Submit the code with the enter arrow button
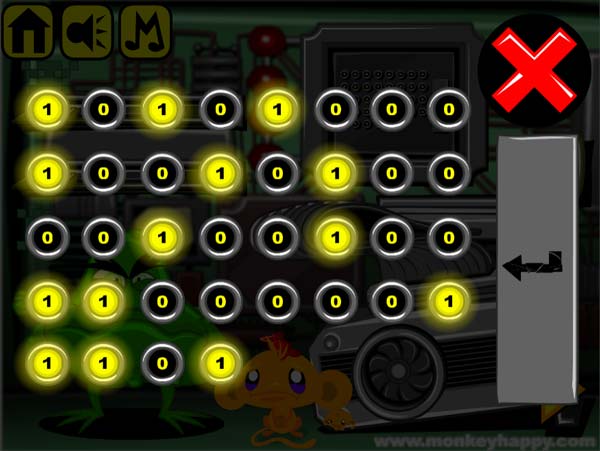The image size is (600, 451). (536, 266)
